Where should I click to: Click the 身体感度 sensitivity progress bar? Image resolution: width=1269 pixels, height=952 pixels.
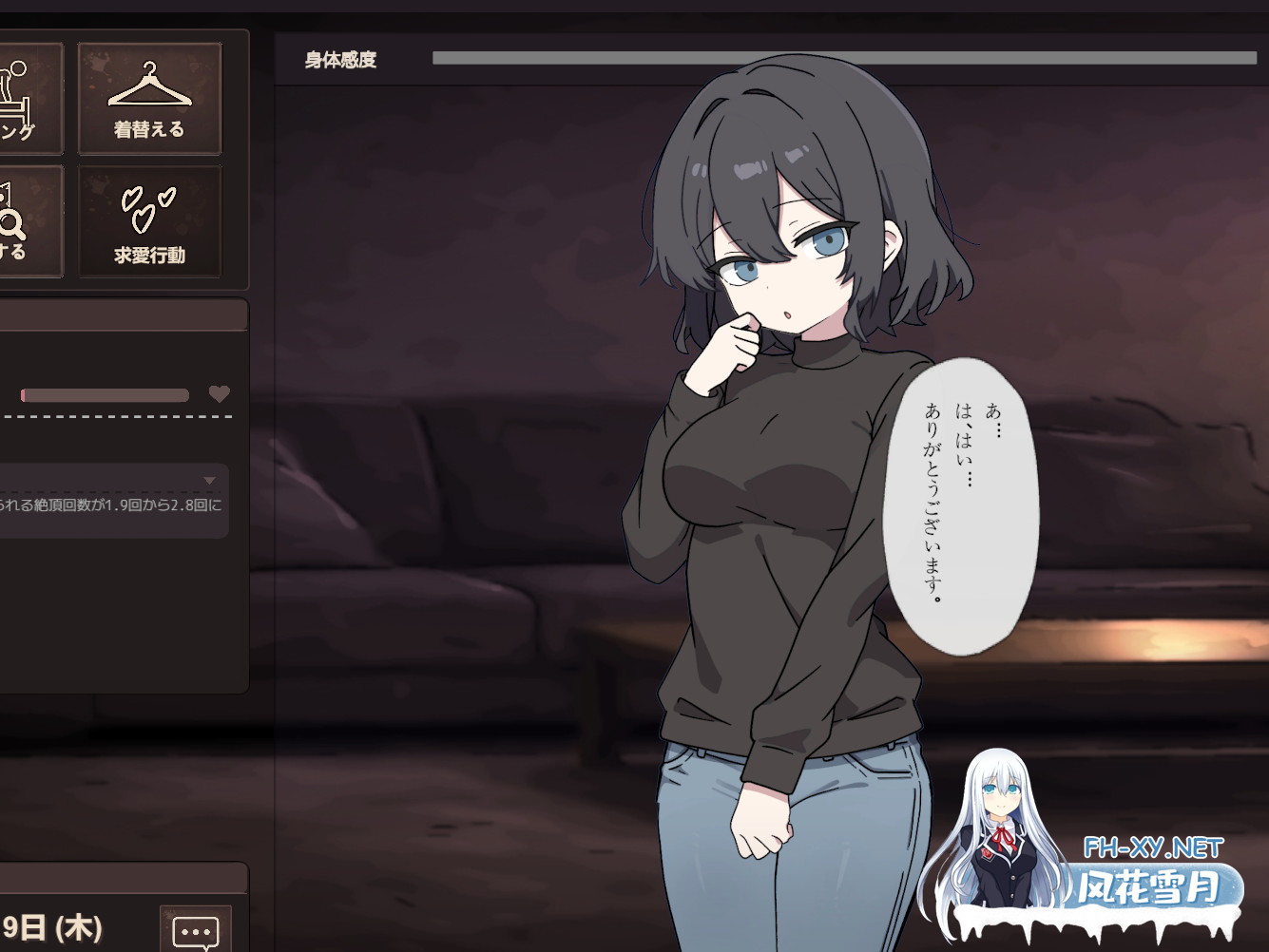click(846, 57)
